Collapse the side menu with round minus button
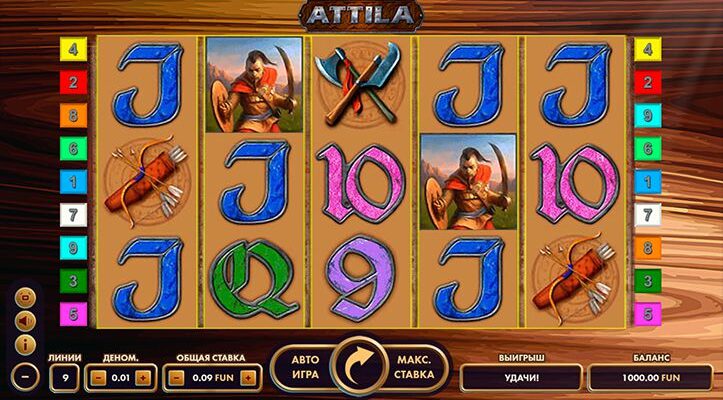Viewport: 723px width, 400px height. [27, 377]
